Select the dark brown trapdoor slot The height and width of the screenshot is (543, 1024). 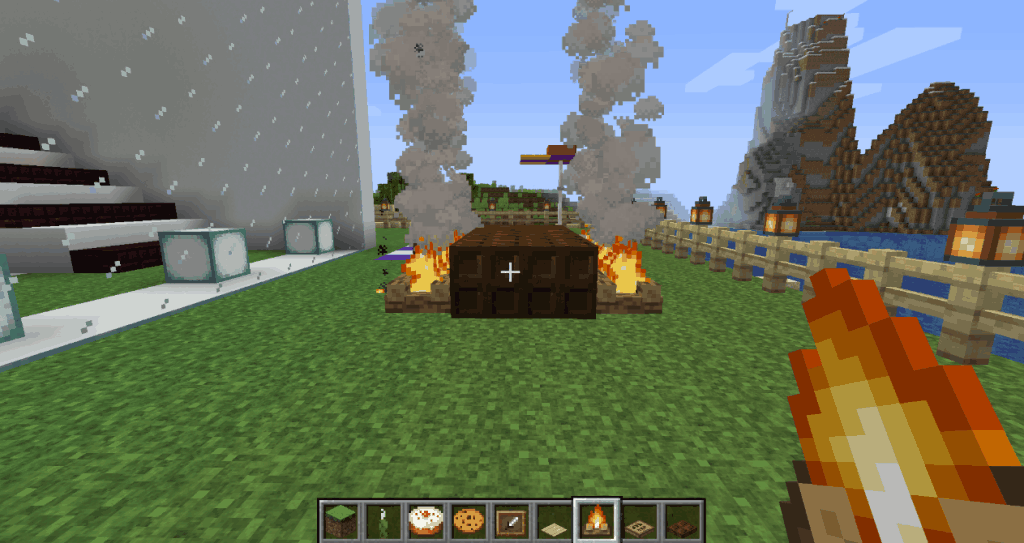pyautogui.click(x=682, y=520)
